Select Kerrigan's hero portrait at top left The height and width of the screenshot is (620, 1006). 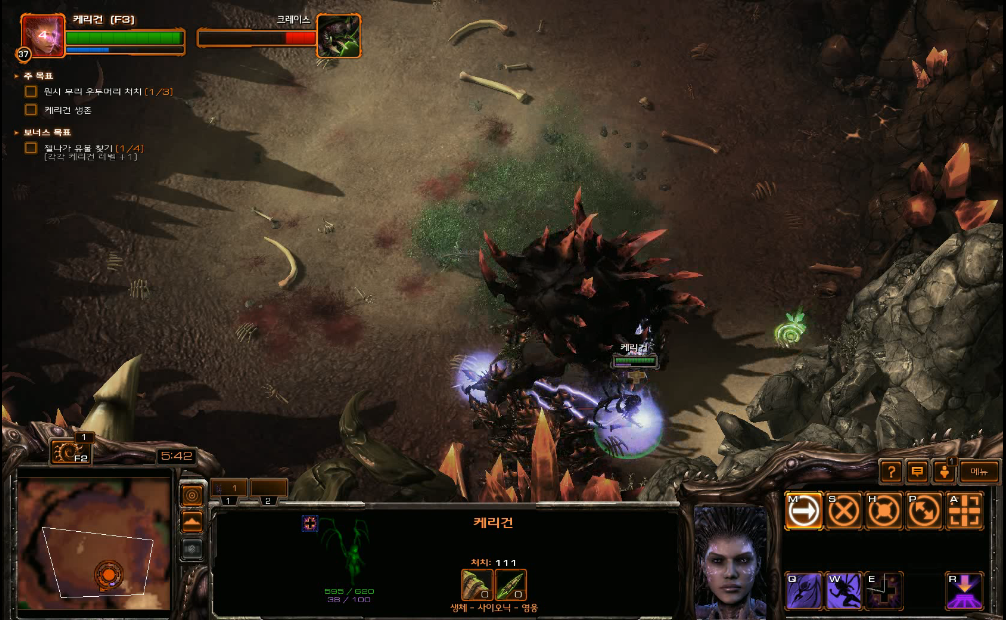point(42,36)
